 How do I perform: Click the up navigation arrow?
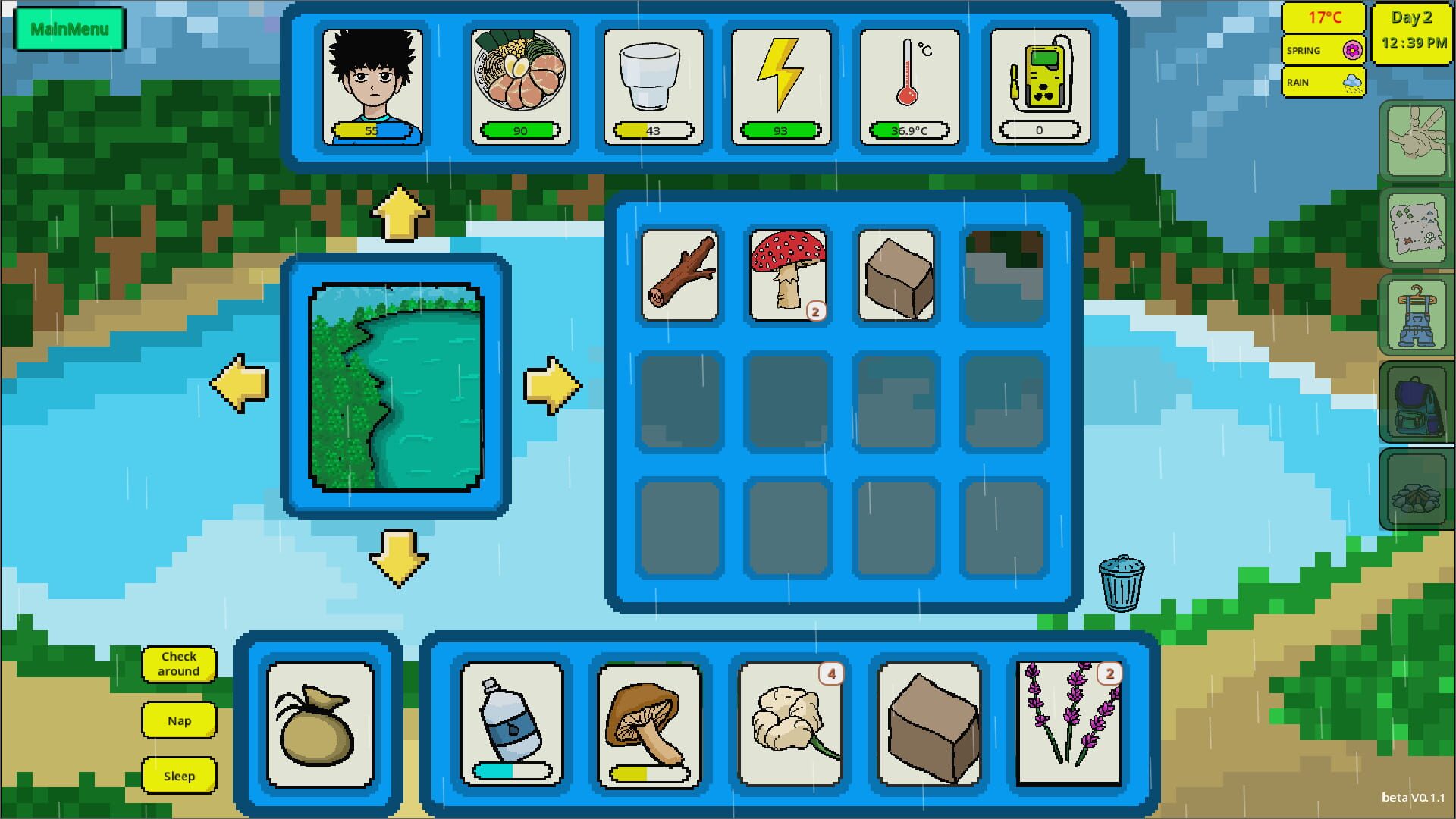(398, 214)
